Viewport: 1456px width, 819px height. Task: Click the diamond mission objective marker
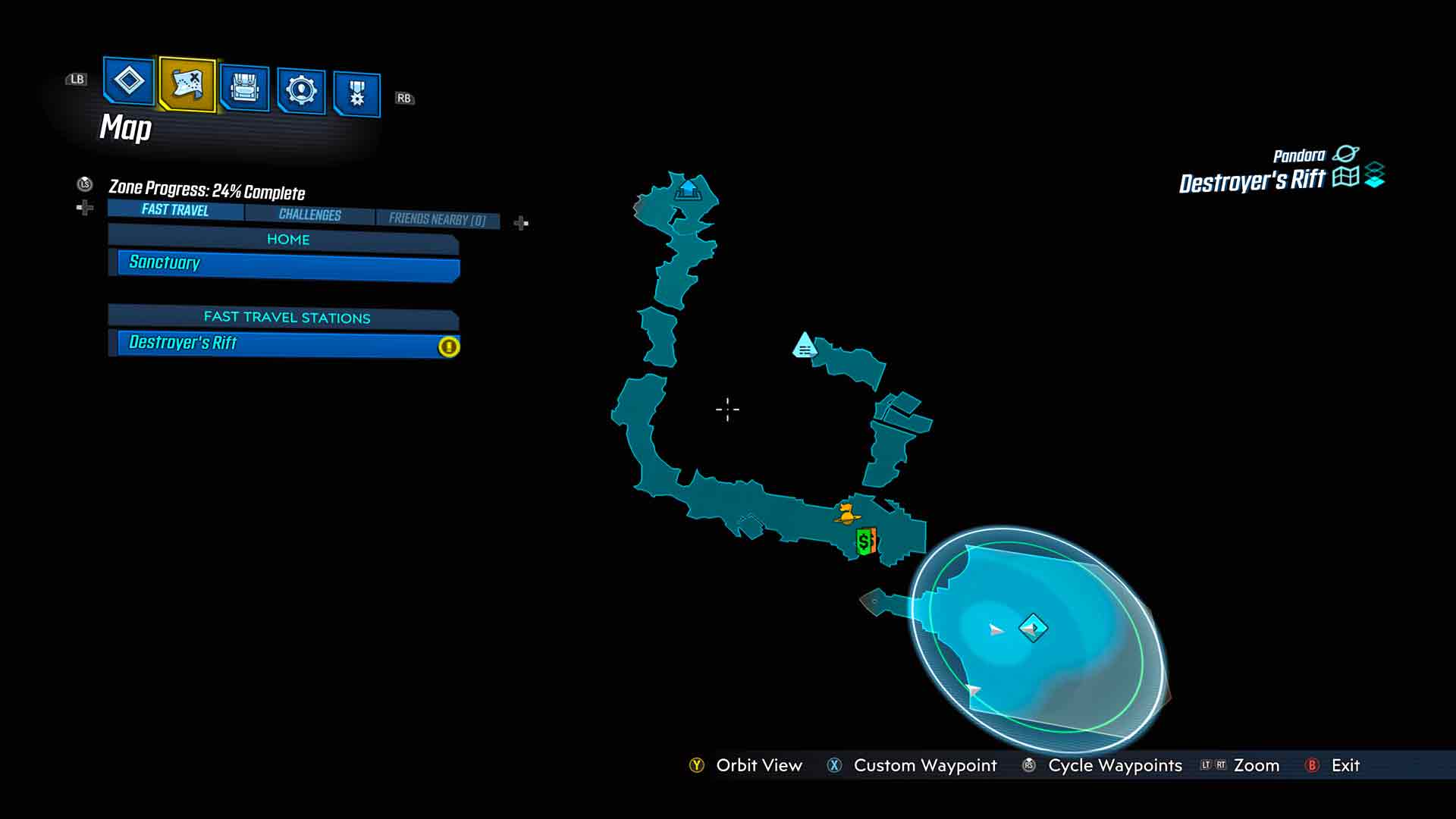coord(1033,628)
